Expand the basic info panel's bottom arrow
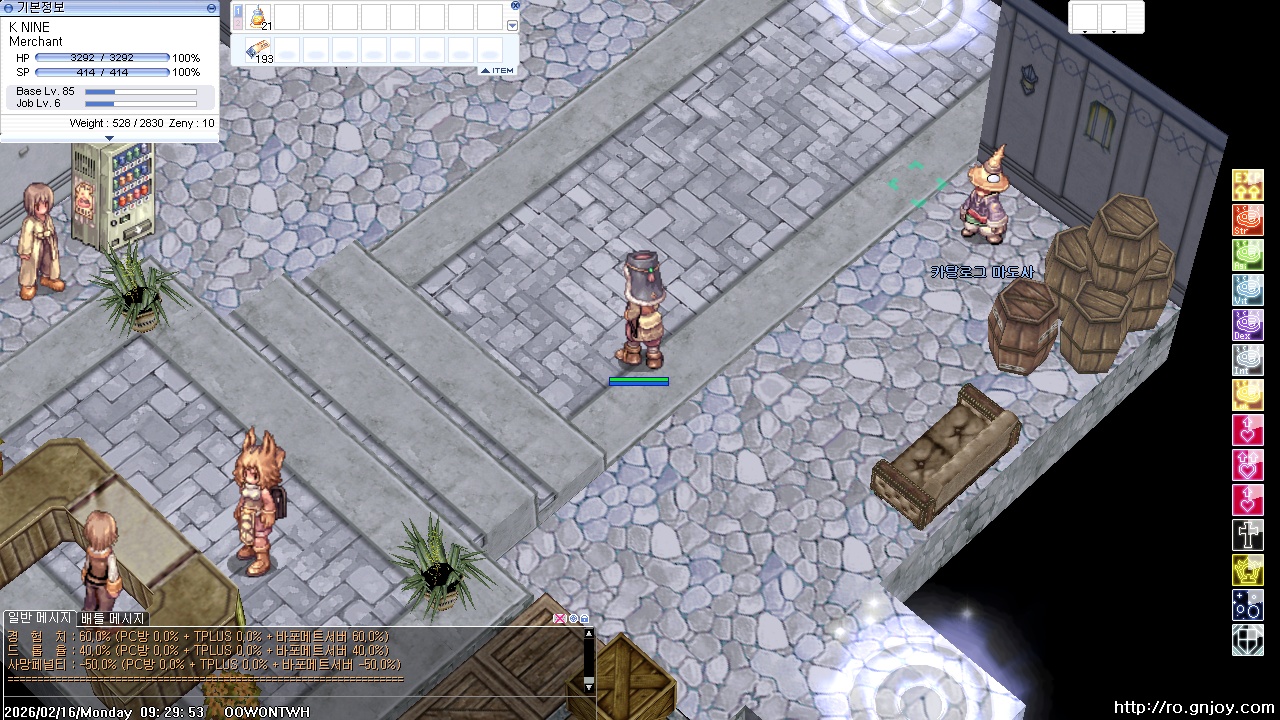Image resolution: width=1280 pixels, height=720 pixels. pos(109,138)
